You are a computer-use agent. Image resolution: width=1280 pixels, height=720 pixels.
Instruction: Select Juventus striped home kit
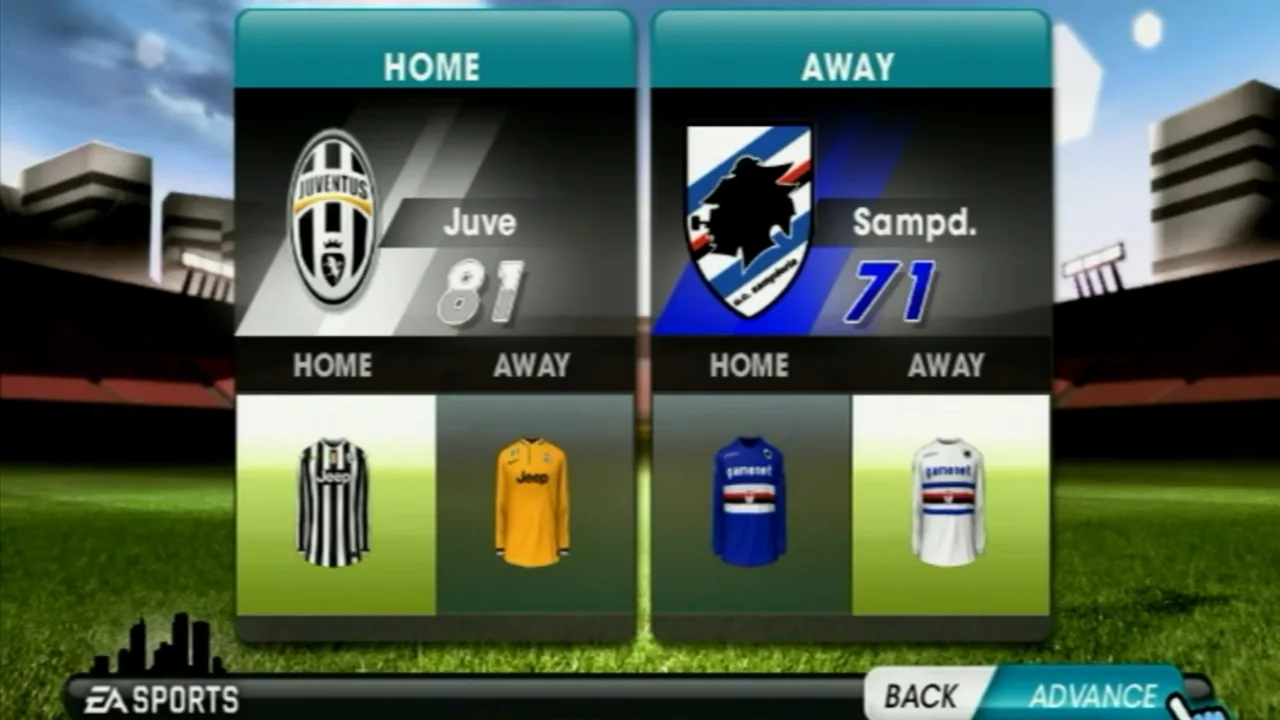tap(335, 500)
